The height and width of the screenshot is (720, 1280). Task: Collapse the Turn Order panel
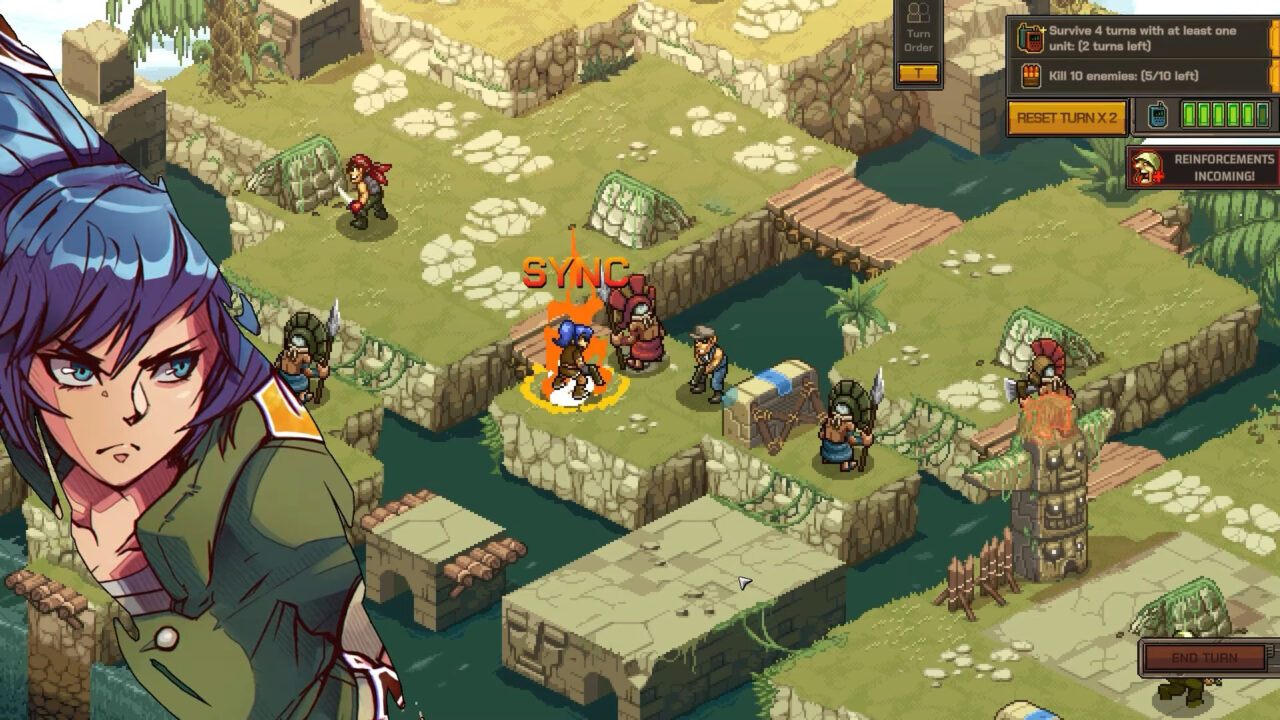coord(917,72)
